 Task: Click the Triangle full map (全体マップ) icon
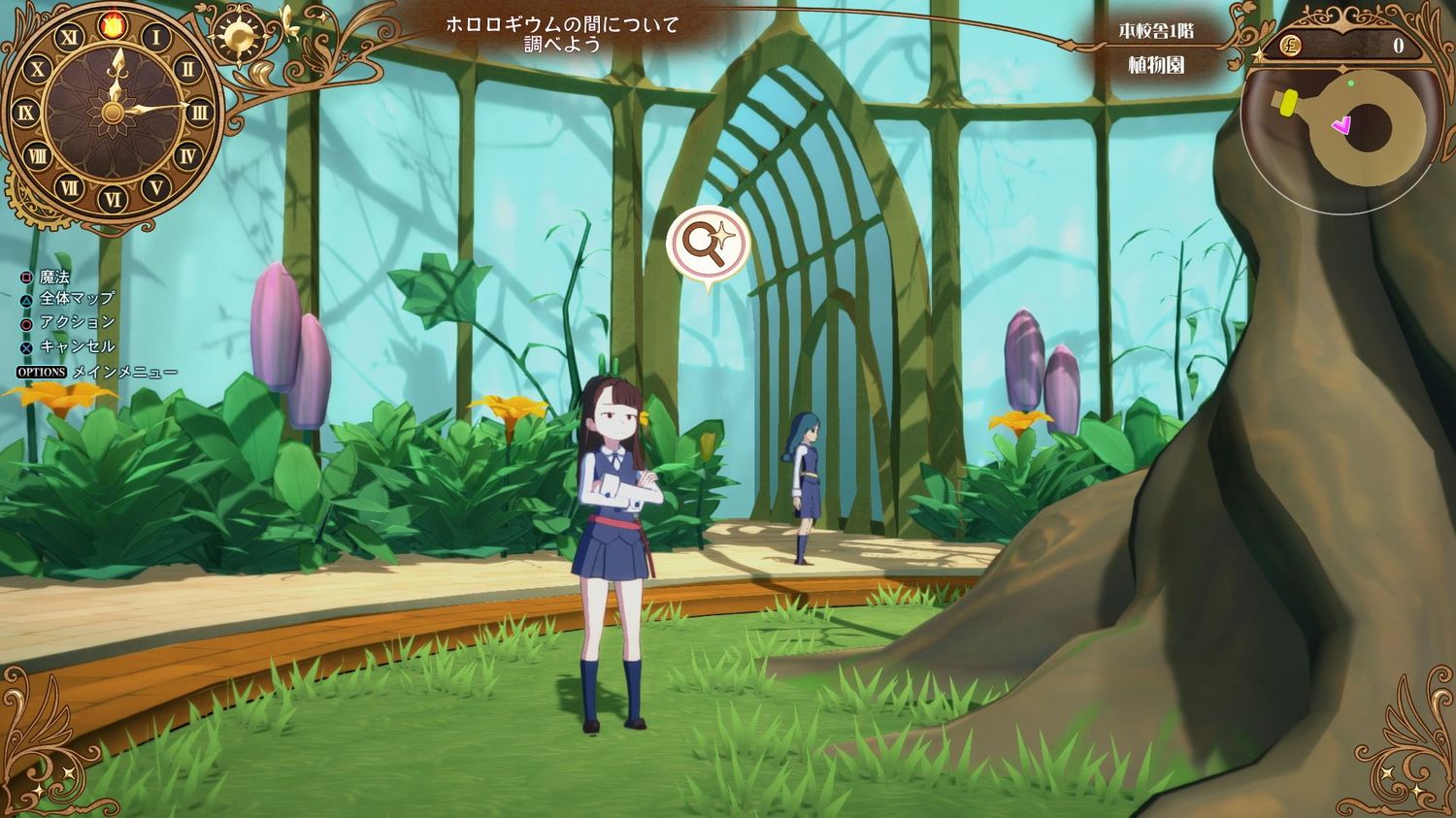[x=24, y=299]
